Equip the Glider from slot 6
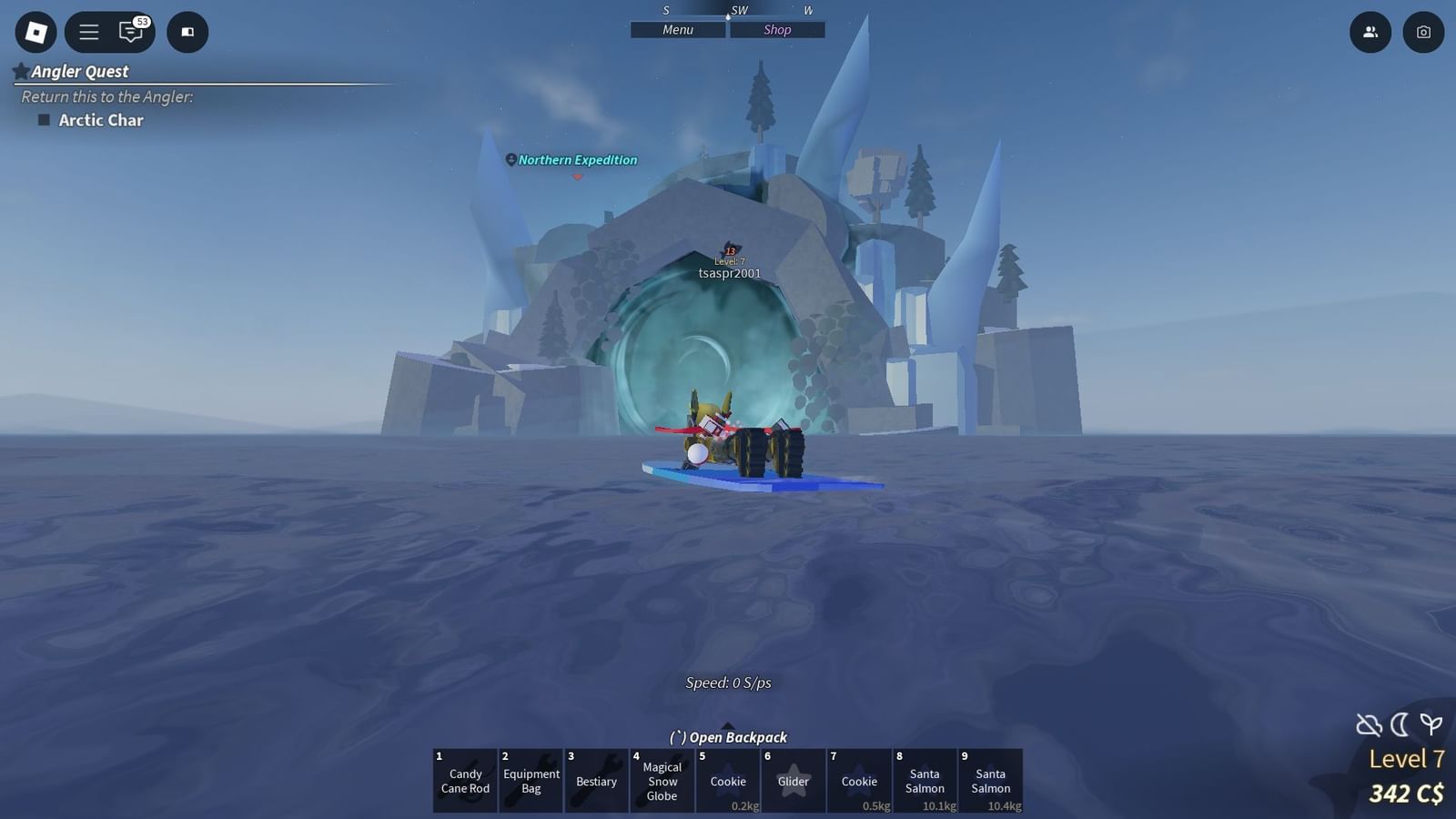 point(793,781)
